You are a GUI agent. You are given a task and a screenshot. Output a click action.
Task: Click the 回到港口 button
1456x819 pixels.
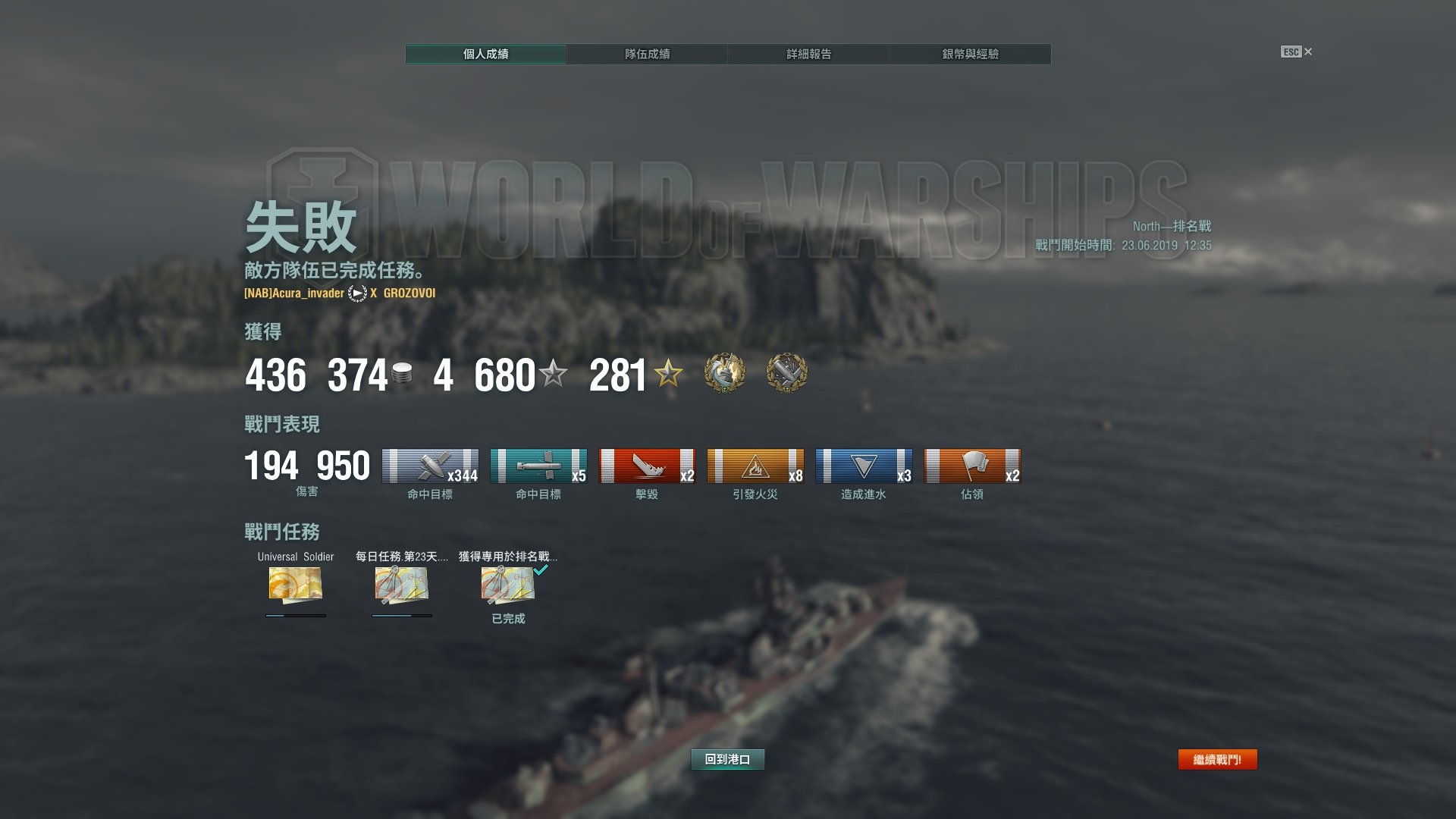[727, 759]
